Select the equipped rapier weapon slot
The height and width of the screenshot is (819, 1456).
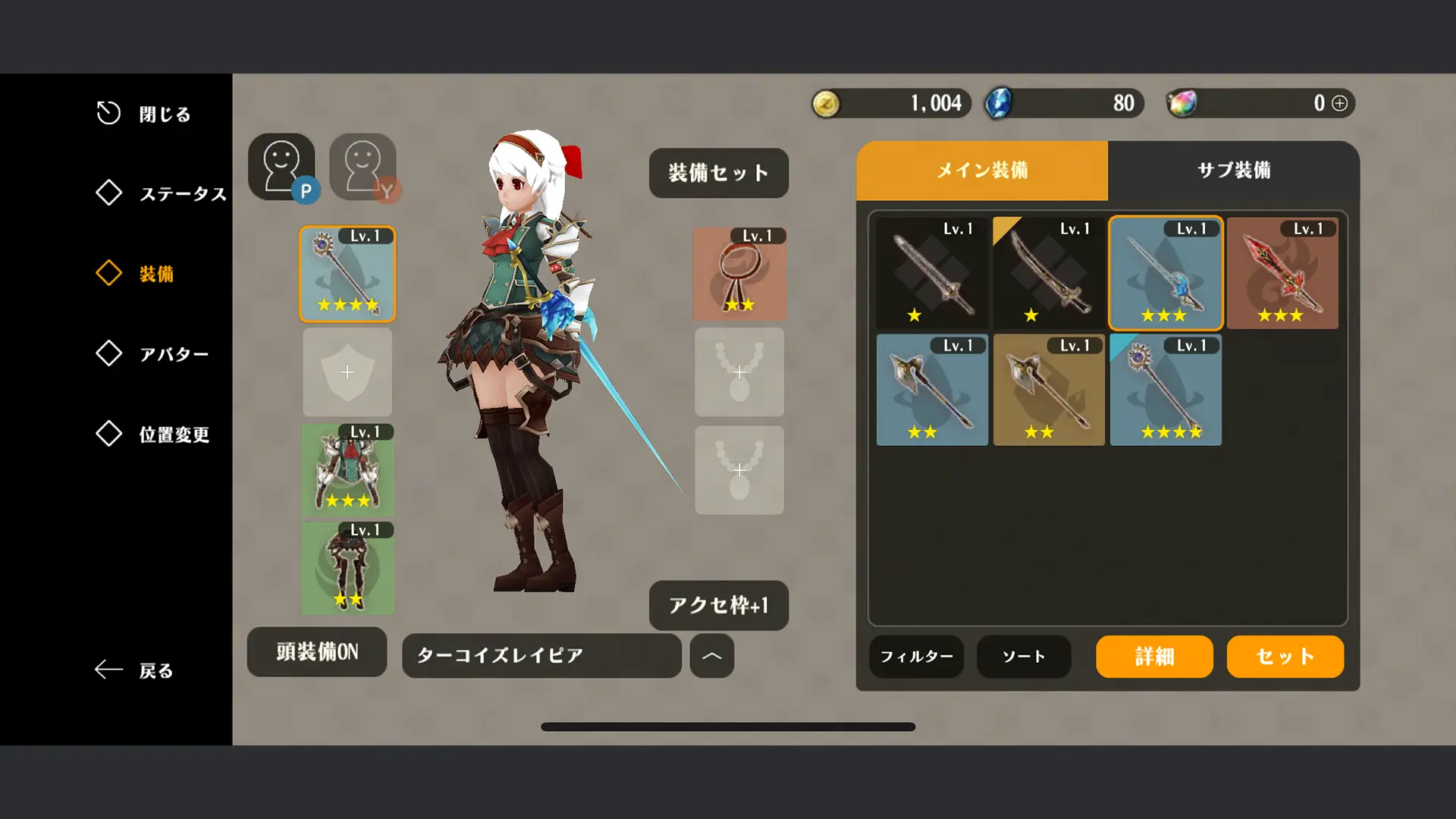click(347, 275)
